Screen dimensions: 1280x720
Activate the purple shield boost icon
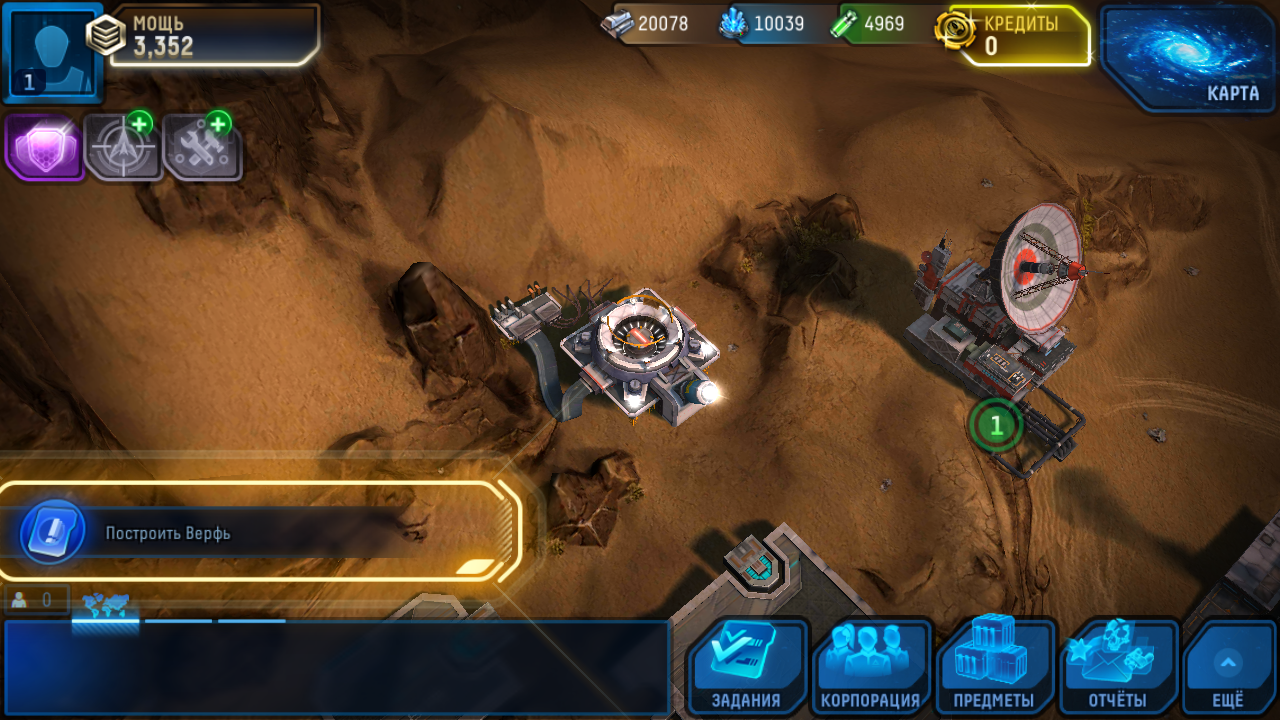[44, 147]
